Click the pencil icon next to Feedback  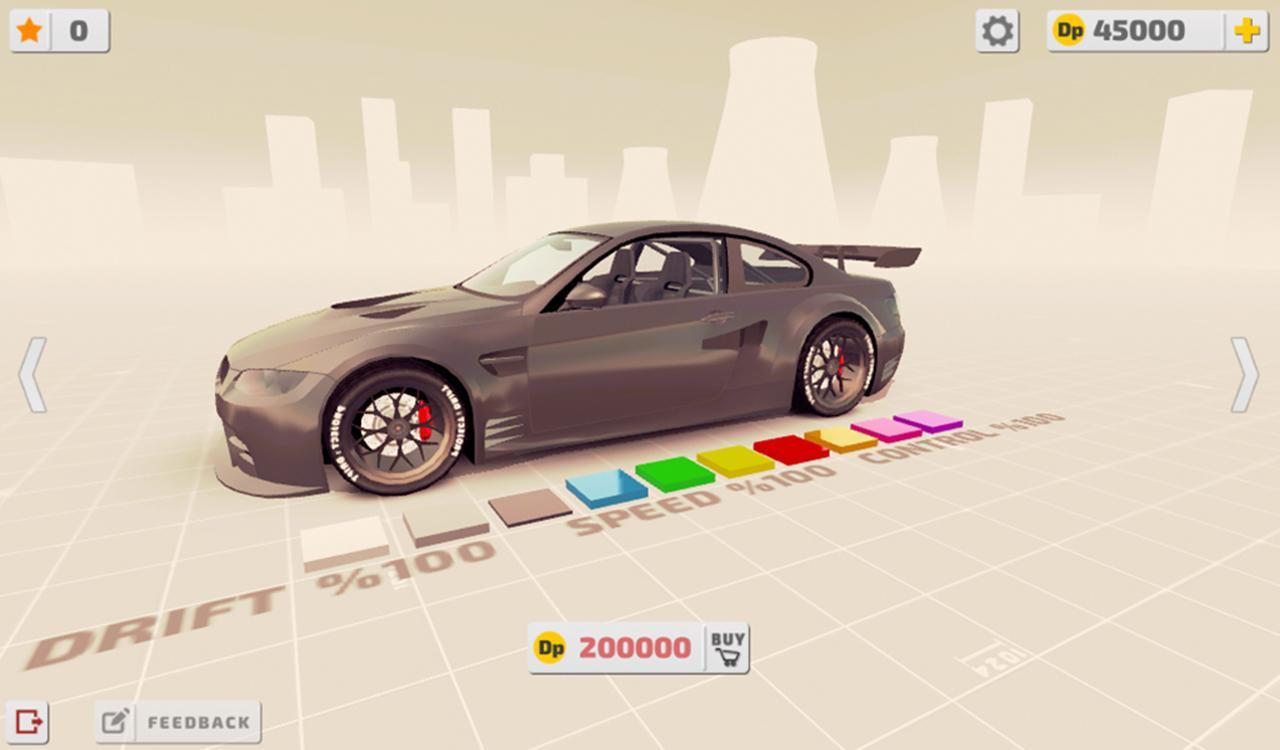pos(117,719)
